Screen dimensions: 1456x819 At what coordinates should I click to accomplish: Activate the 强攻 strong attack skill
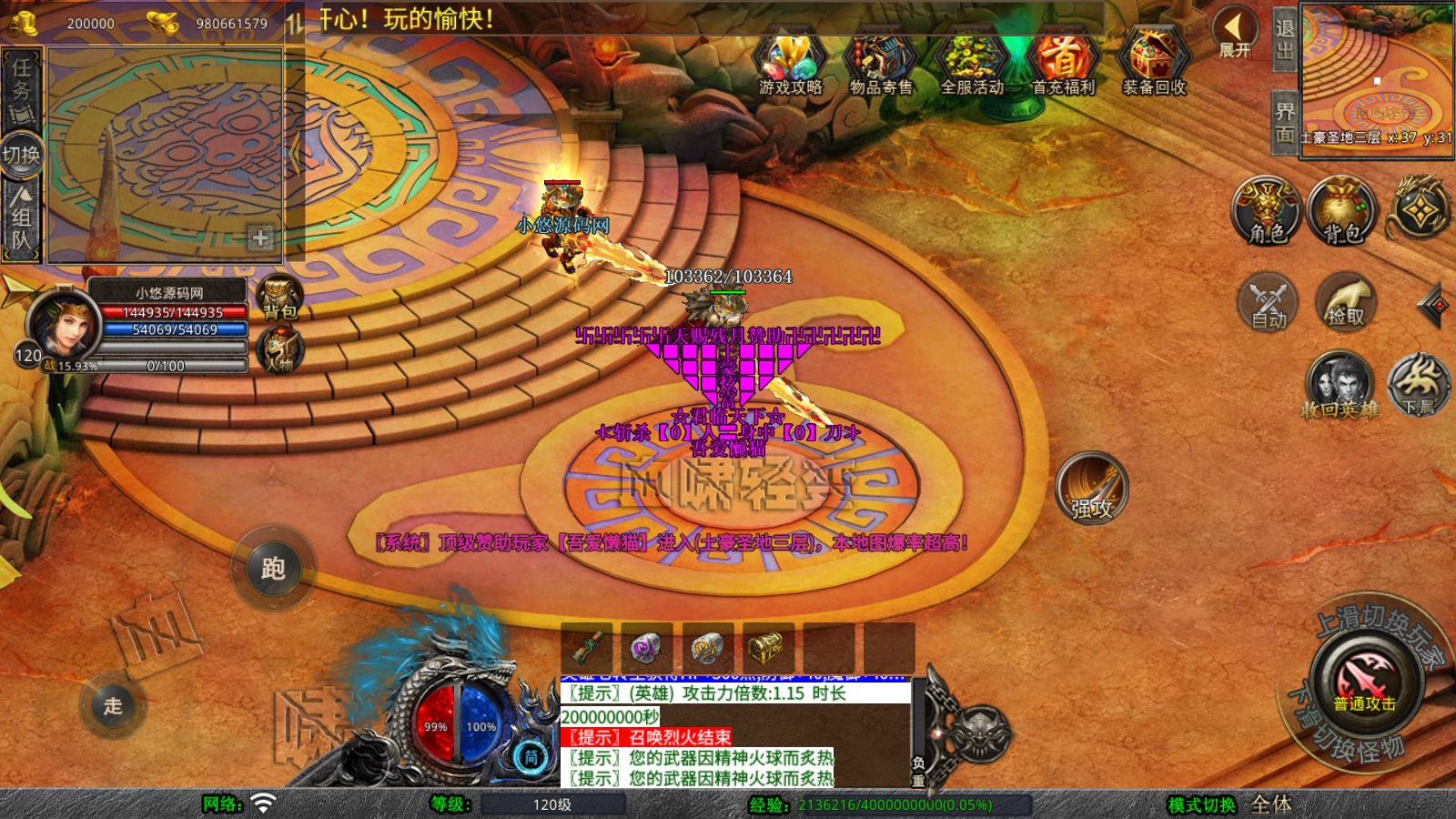tap(1091, 488)
